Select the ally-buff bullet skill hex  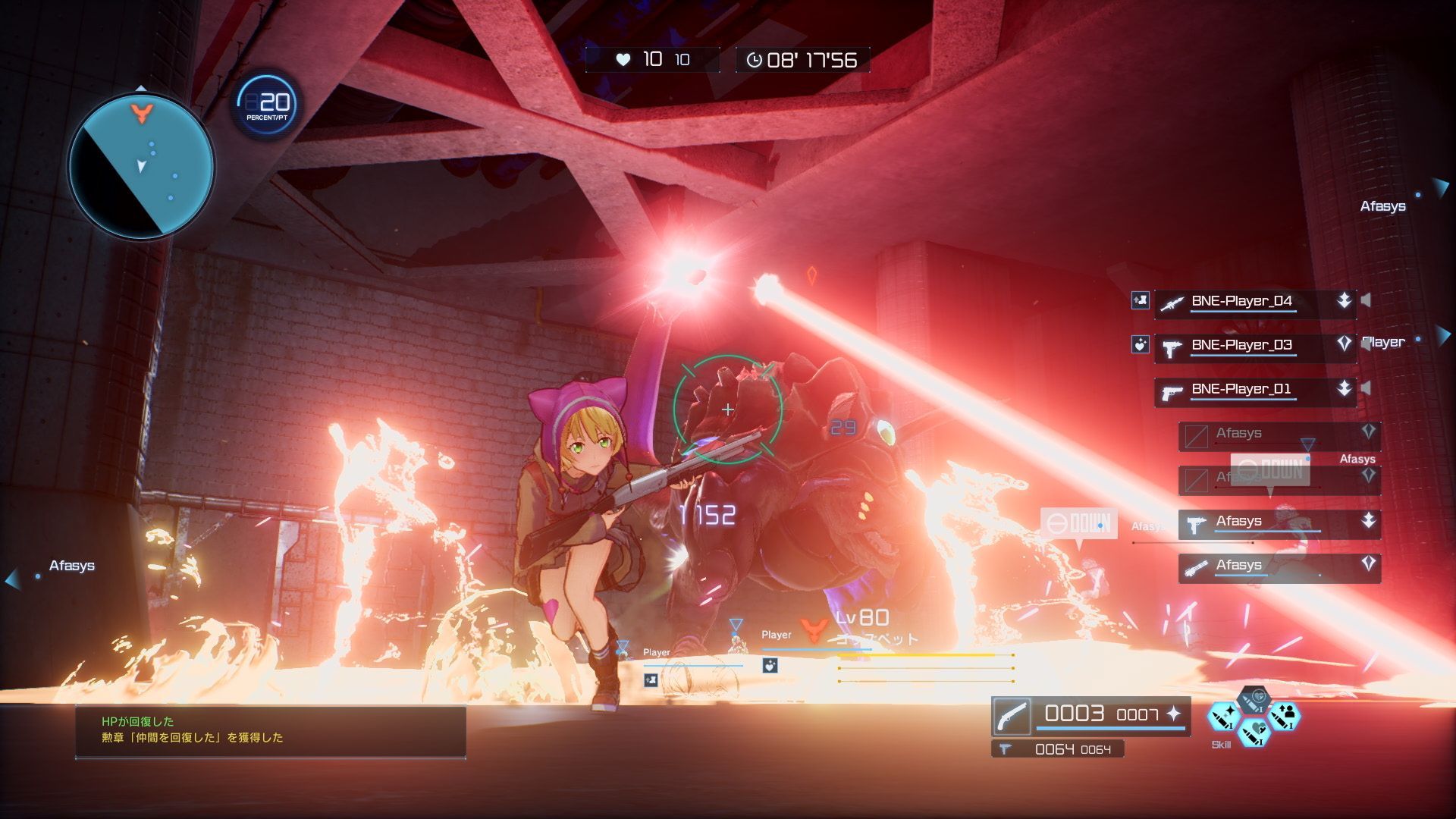click(1285, 717)
